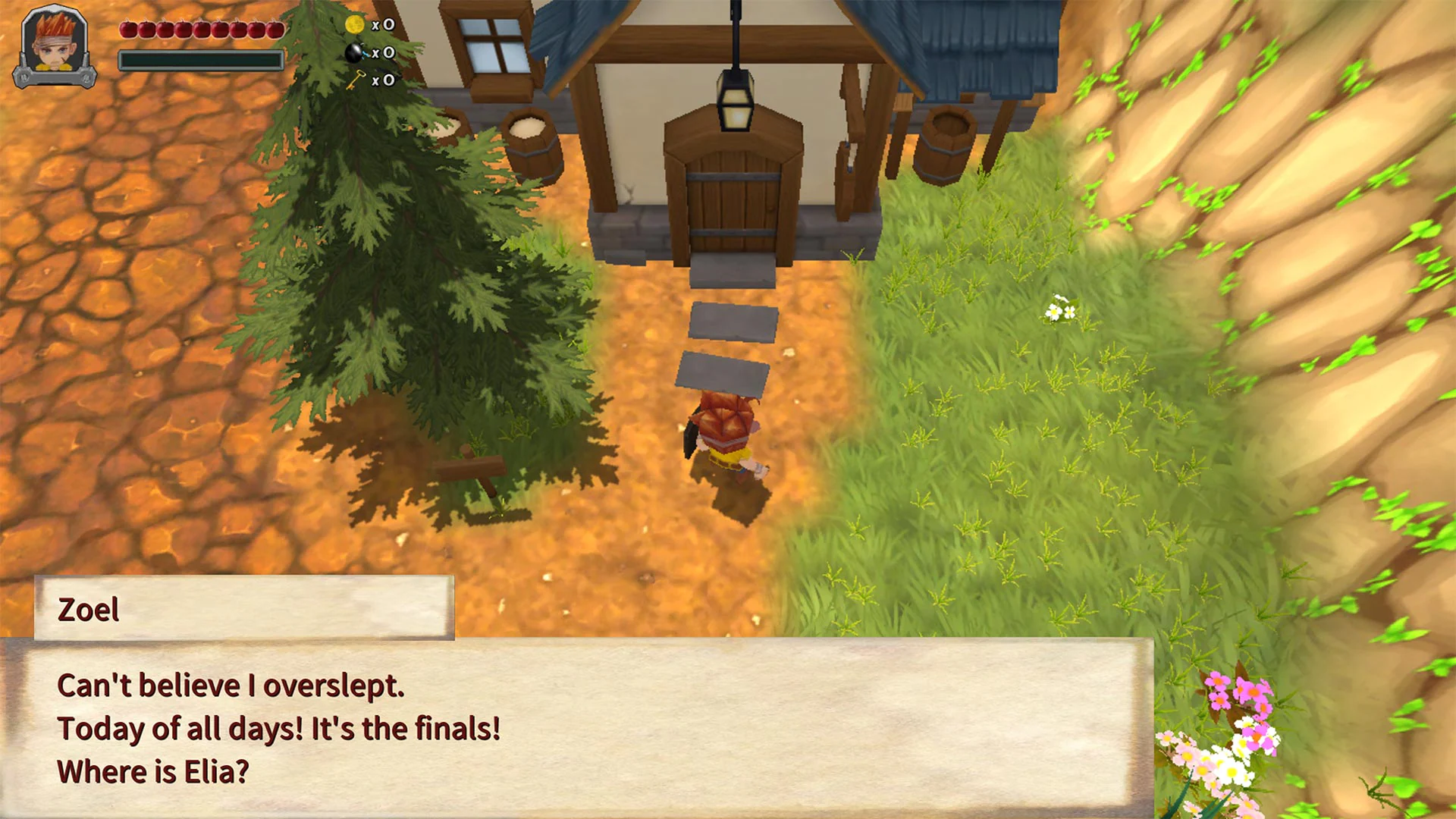Select the golden key icon
This screenshot has height=819, width=1456.
click(x=355, y=80)
